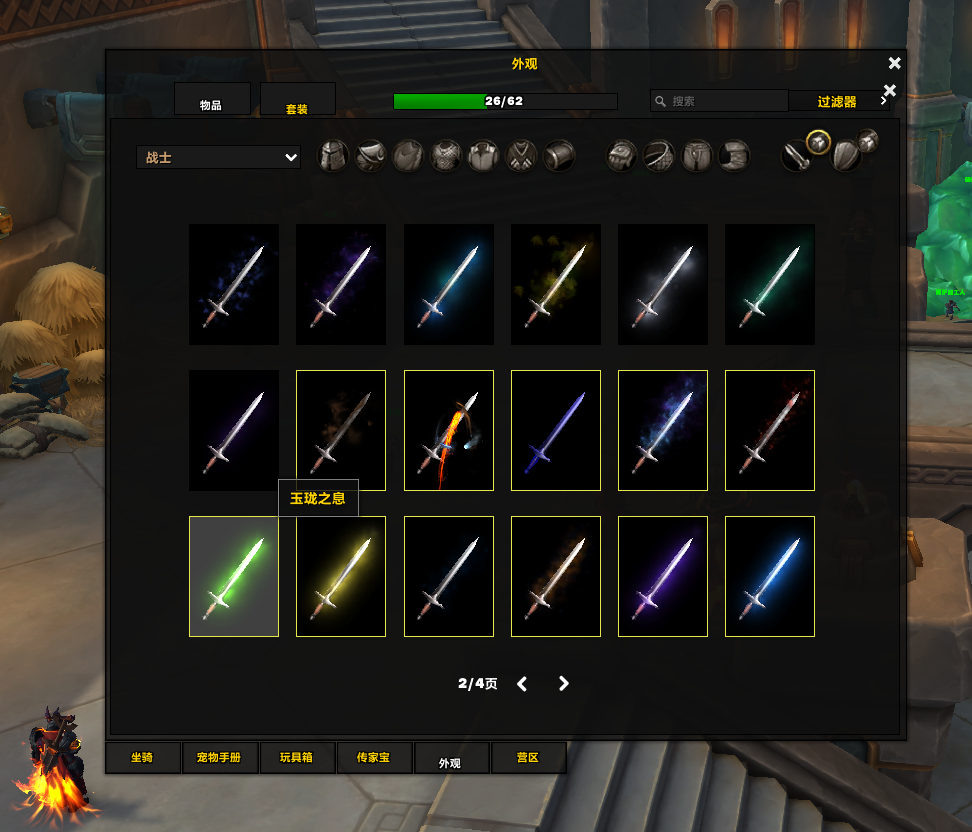The width and height of the screenshot is (972, 832).
Task: Choose the green glowing sword illusion
Action: click(234, 576)
